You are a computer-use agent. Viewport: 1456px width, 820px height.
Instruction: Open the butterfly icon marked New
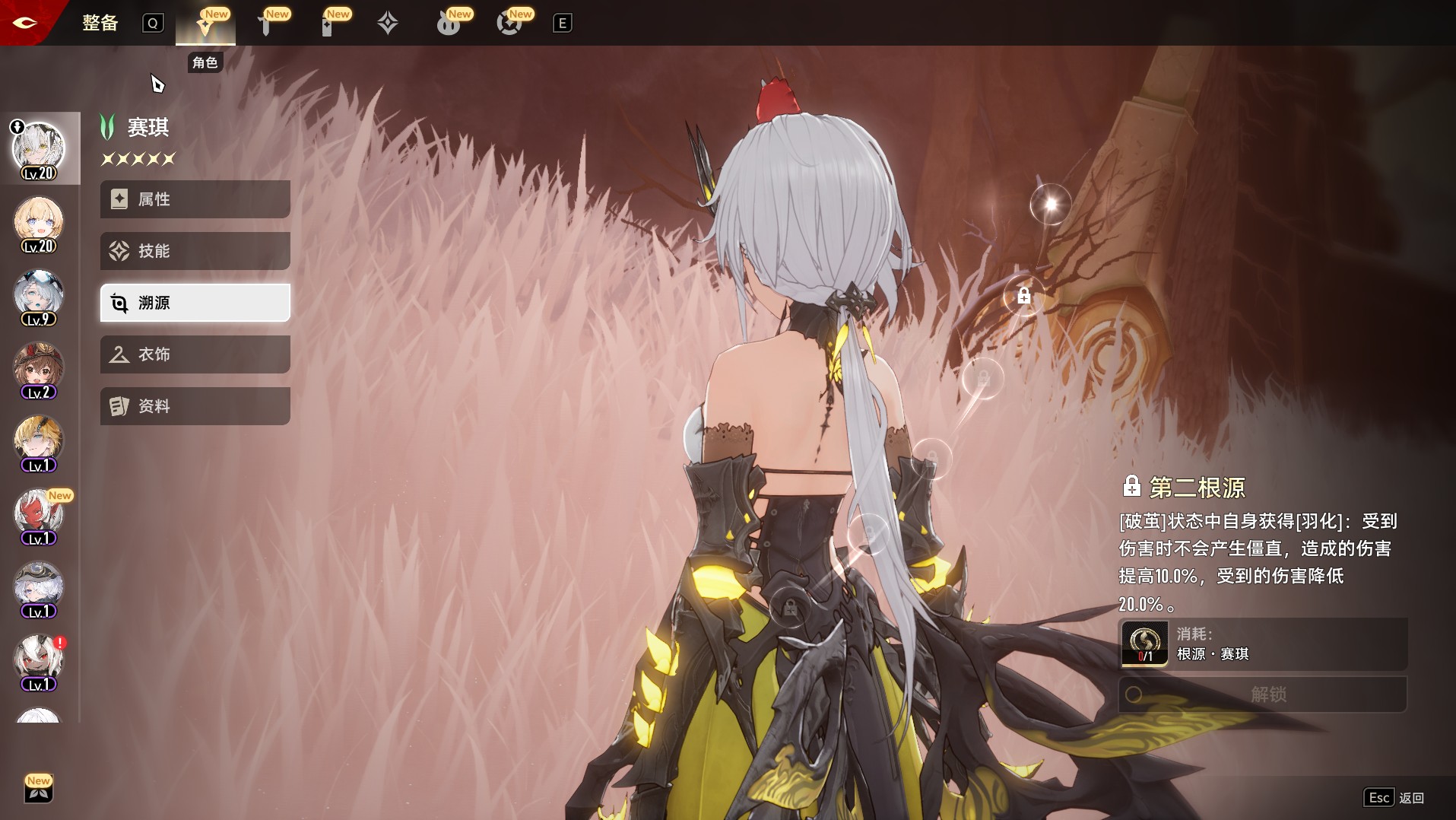pos(39,790)
